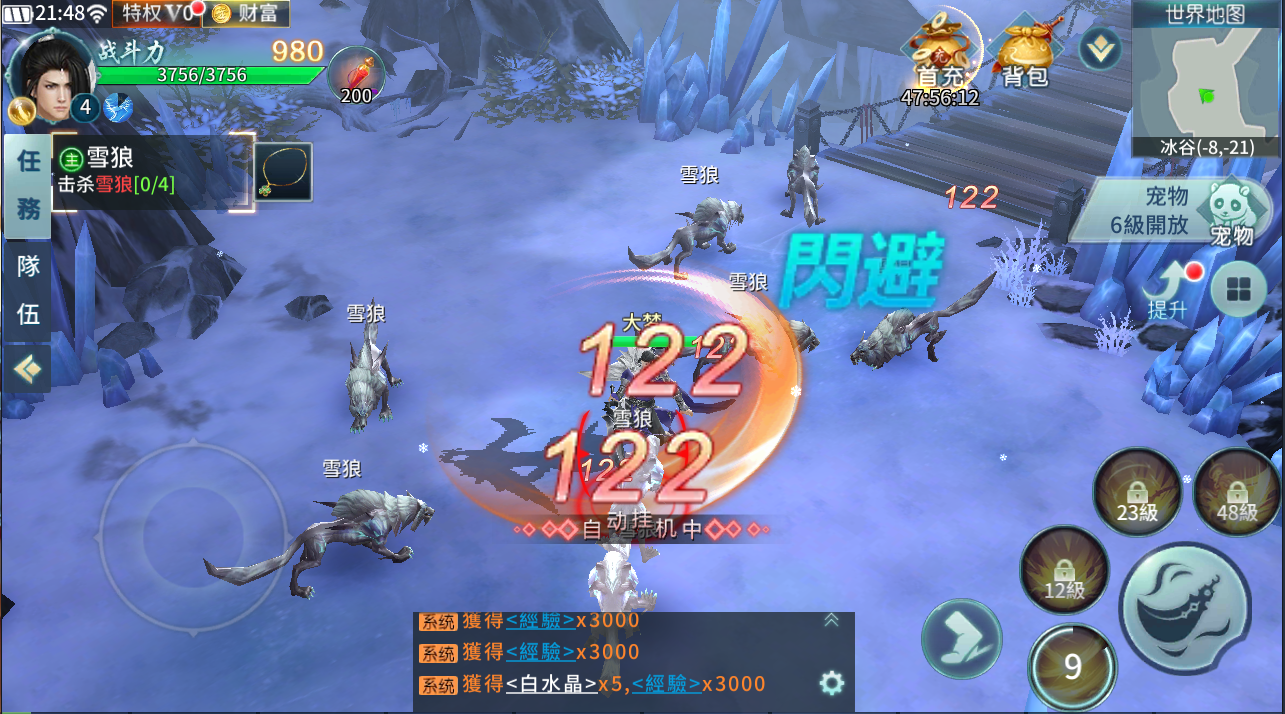Switch to the 隊伍 team tab

(28, 290)
